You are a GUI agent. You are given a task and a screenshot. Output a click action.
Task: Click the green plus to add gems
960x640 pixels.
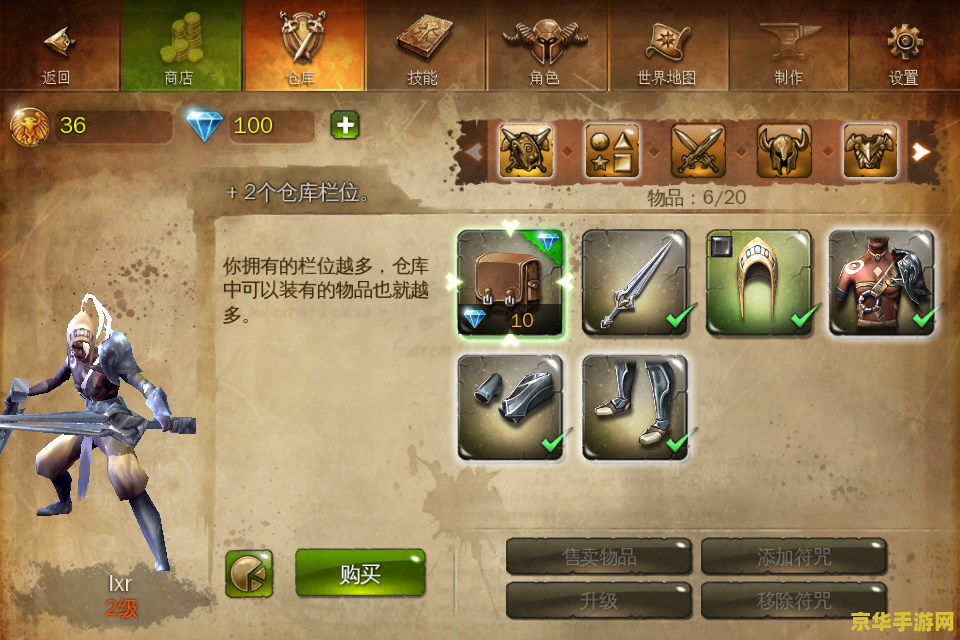click(x=345, y=125)
